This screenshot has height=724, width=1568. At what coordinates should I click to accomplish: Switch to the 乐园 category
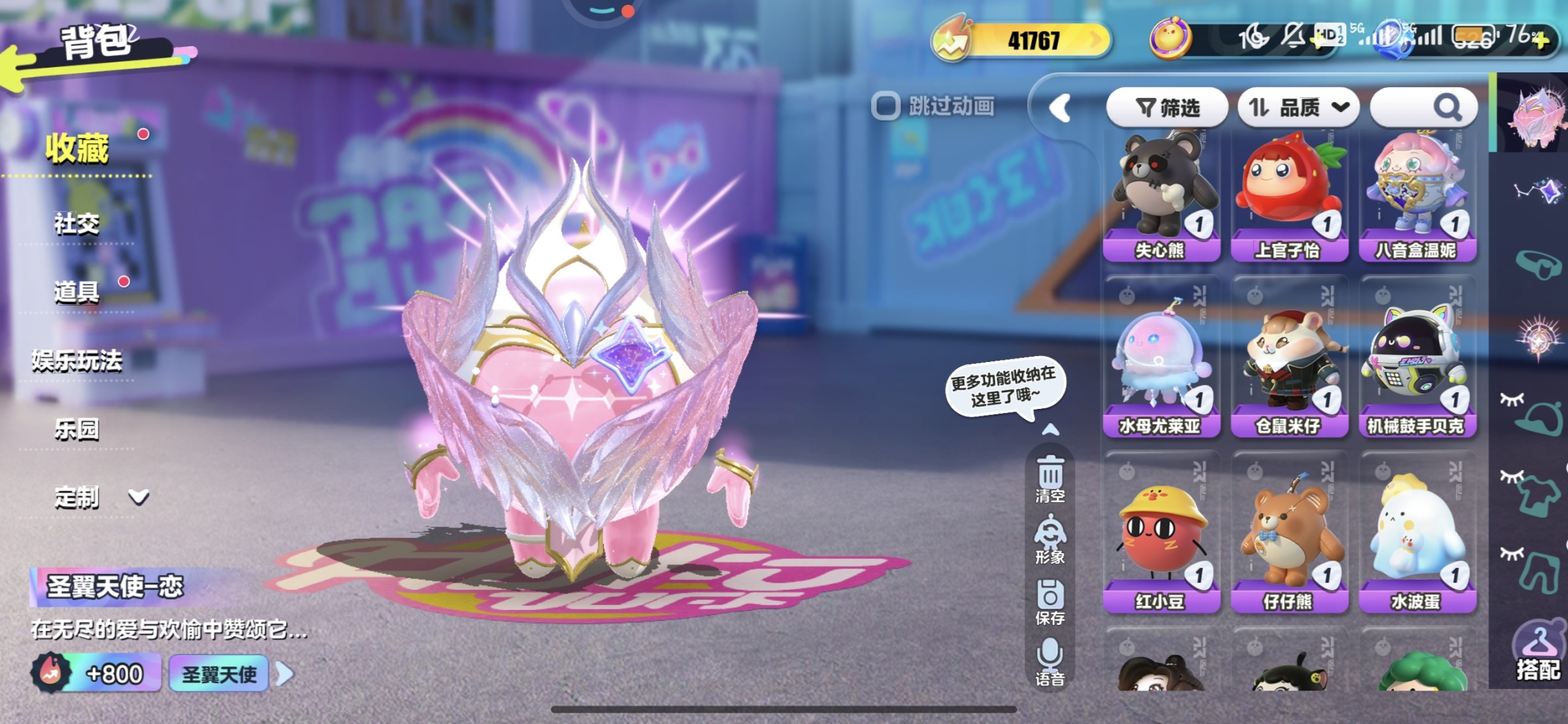[x=77, y=429]
